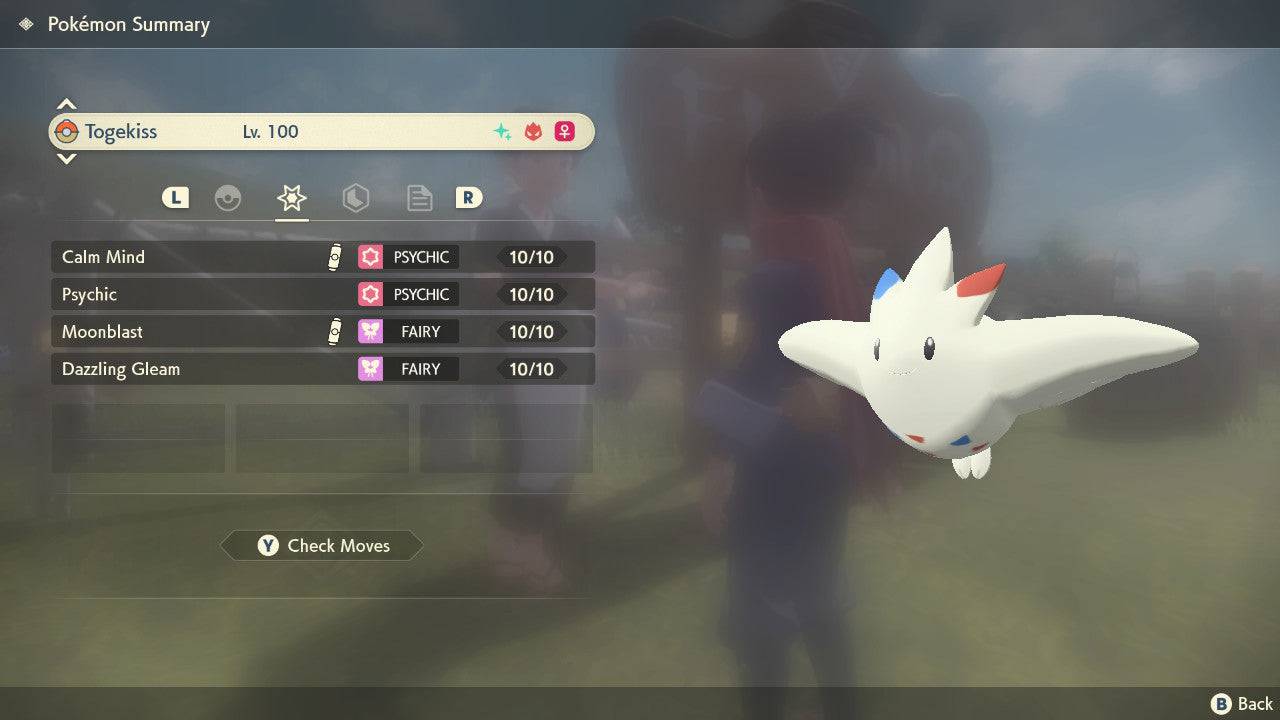Viewport: 1280px width, 720px height.
Task: Show the previous Pokémon with up arrow
Action: coord(66,104)
